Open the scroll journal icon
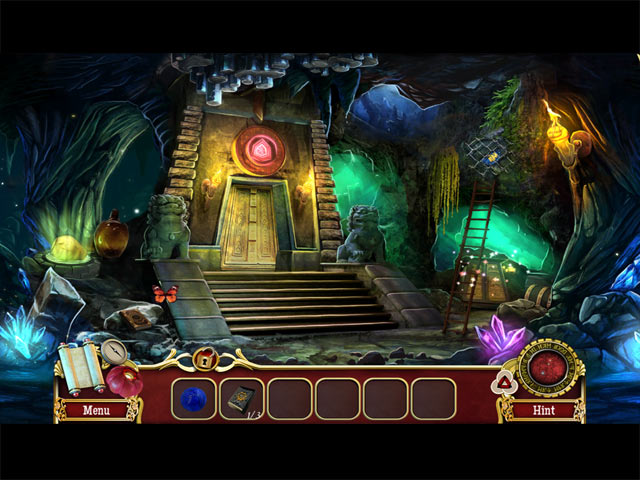Image resolution: width=640 pixels, height=480 pixels. 78,364
